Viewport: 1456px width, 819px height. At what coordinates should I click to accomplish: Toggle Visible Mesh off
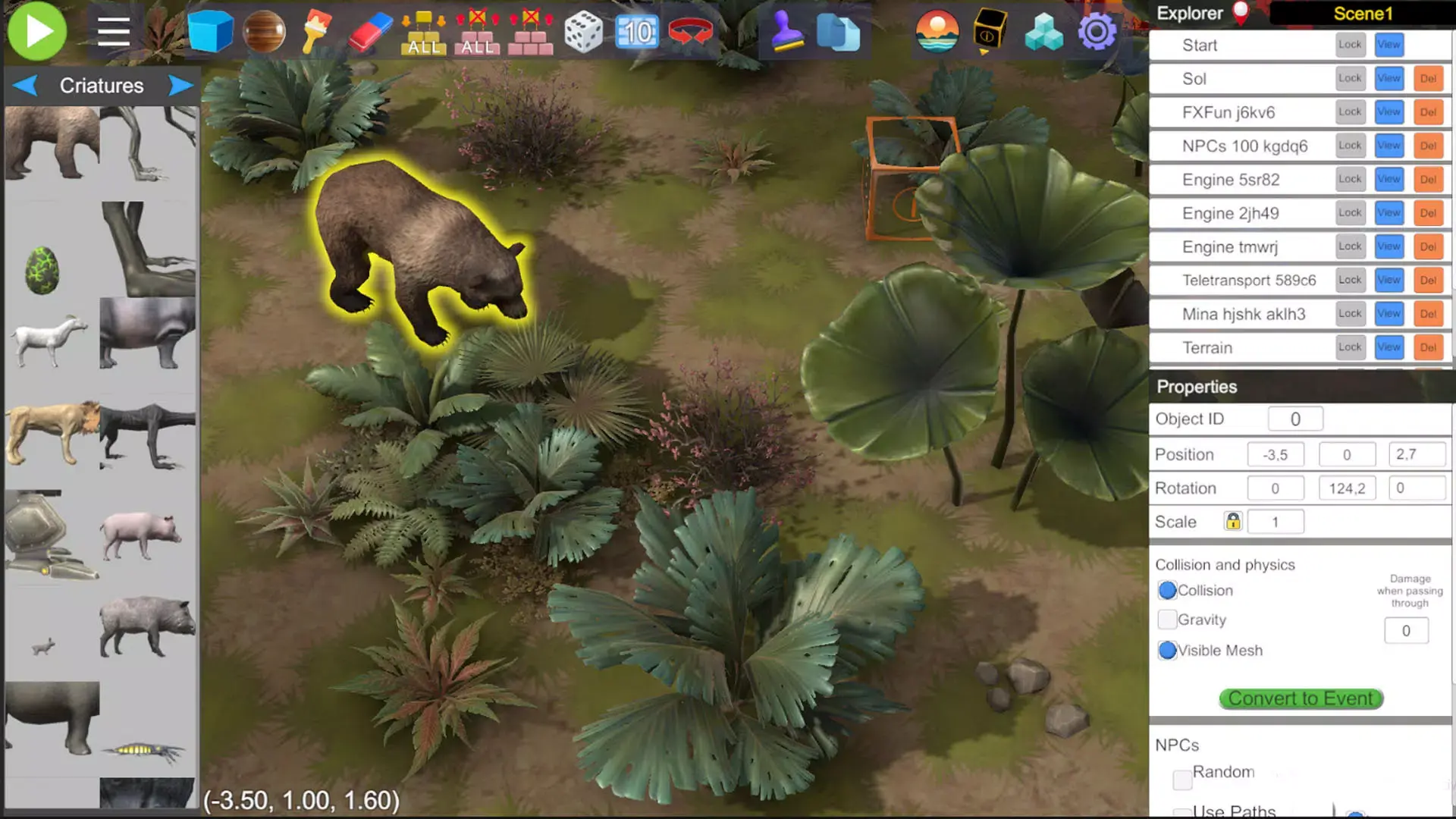click(x=1167, y=651)
